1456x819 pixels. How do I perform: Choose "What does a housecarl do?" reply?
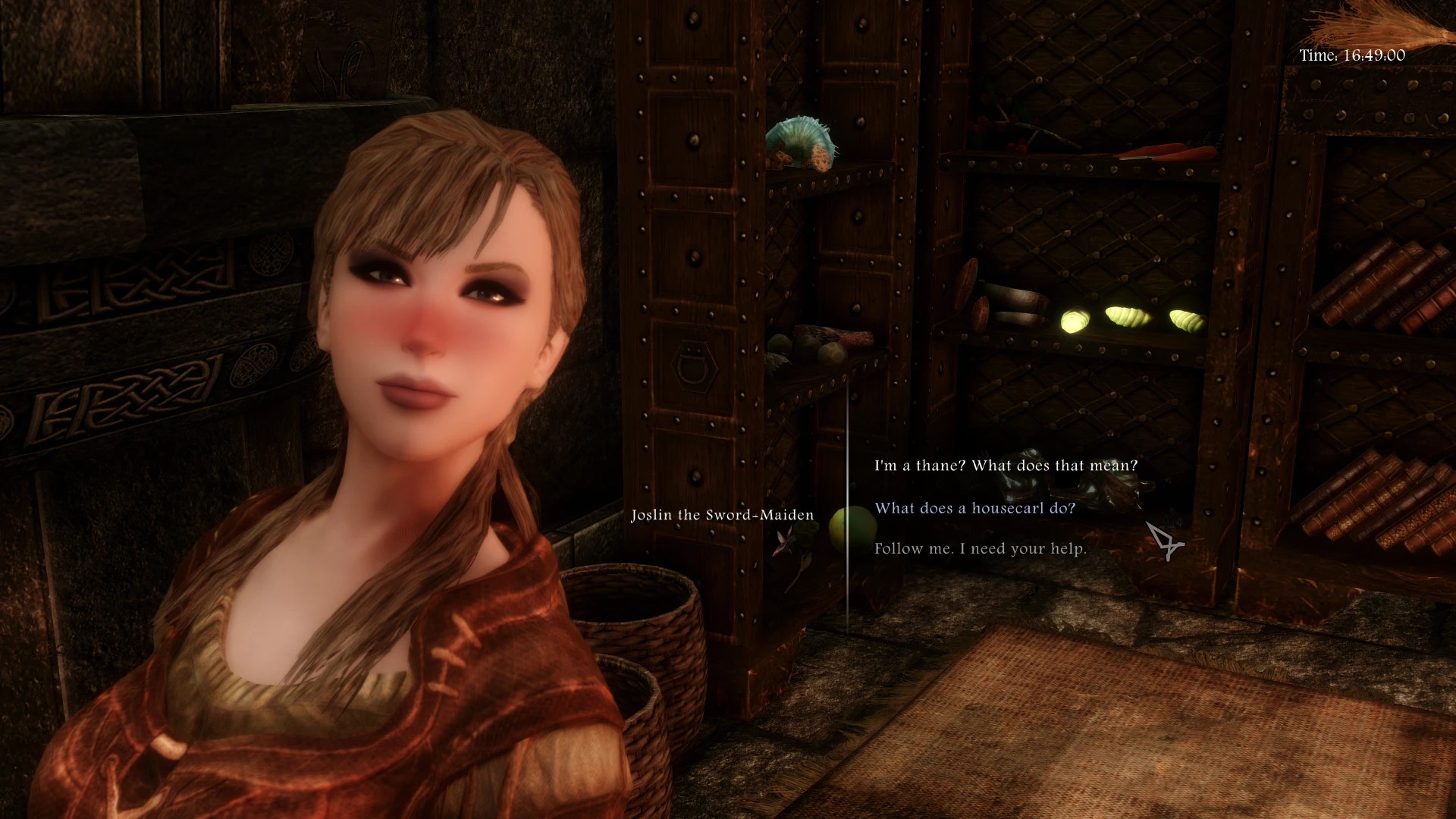974,508
